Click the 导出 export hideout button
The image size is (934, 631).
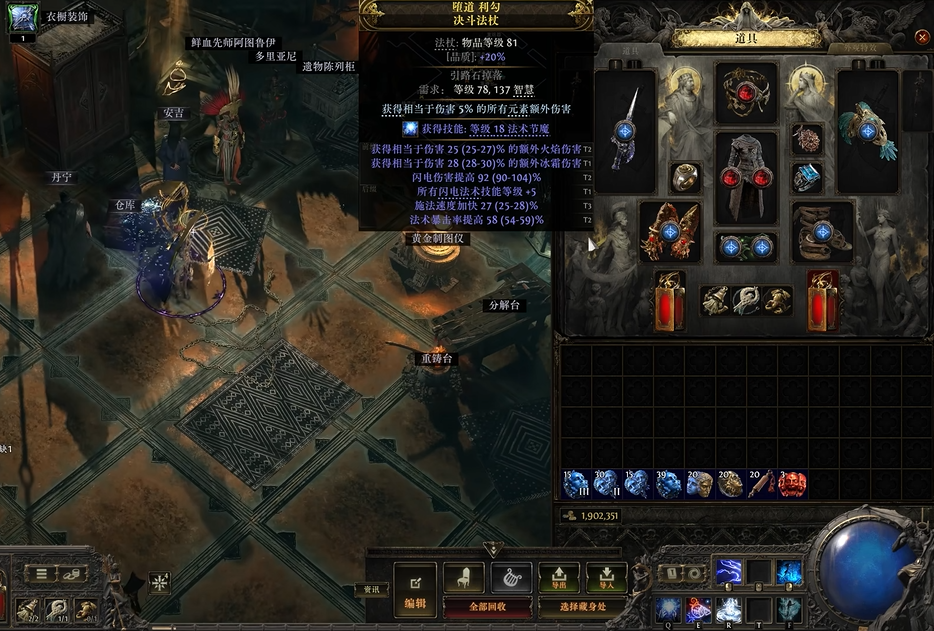click(559, 577)
